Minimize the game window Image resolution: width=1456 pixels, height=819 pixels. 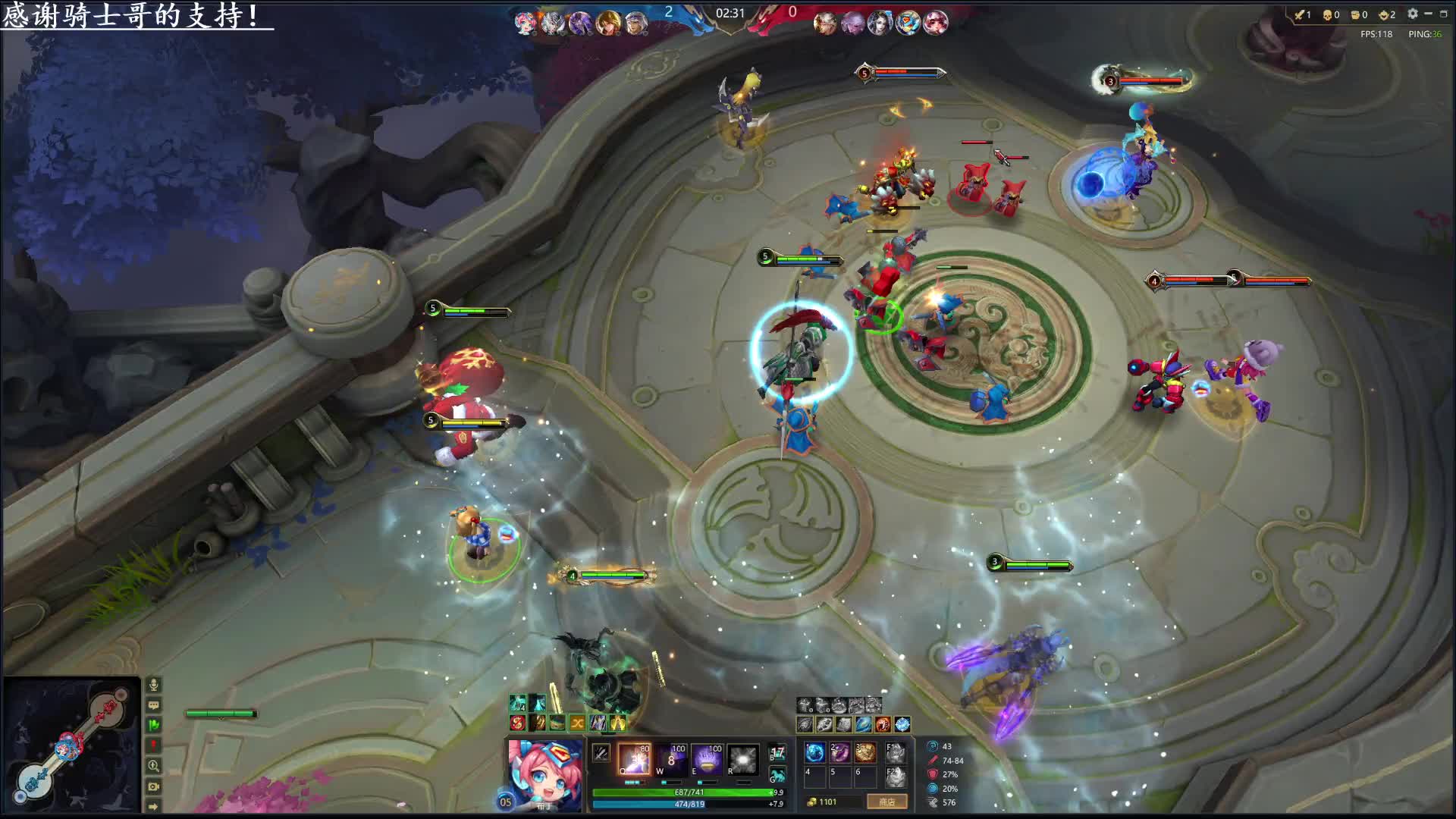(1428, 14)
